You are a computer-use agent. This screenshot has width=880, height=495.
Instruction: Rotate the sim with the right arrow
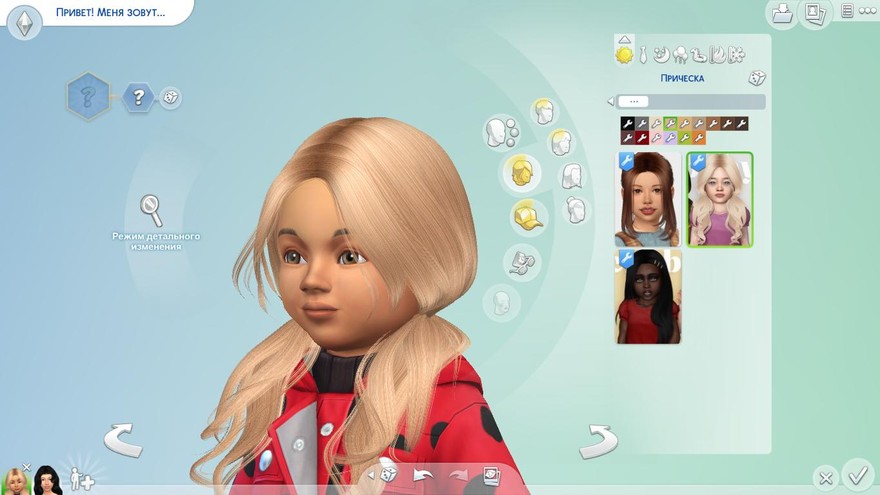597,438
